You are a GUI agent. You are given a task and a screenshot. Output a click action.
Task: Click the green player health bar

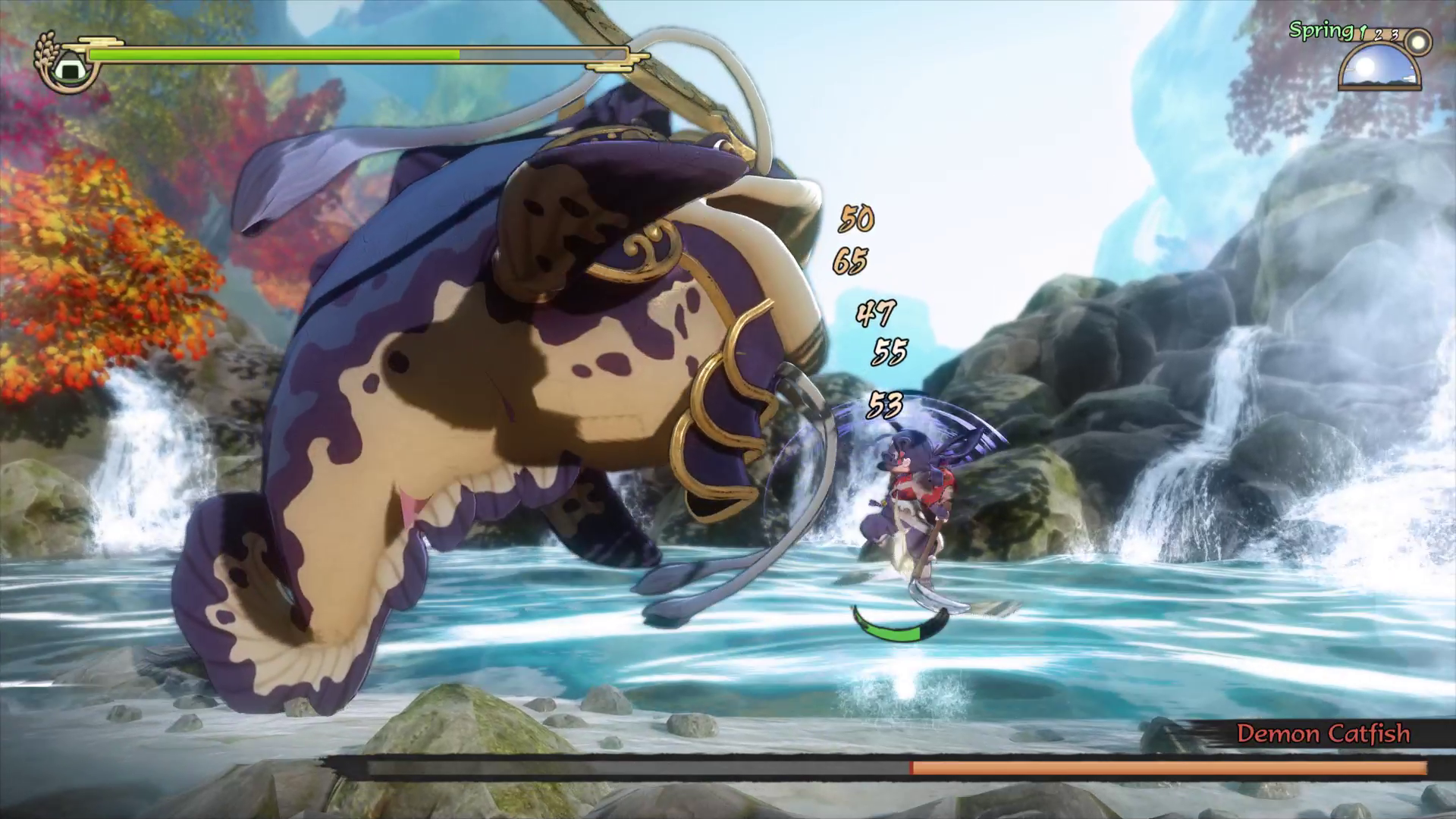click(x=273, y=55)
